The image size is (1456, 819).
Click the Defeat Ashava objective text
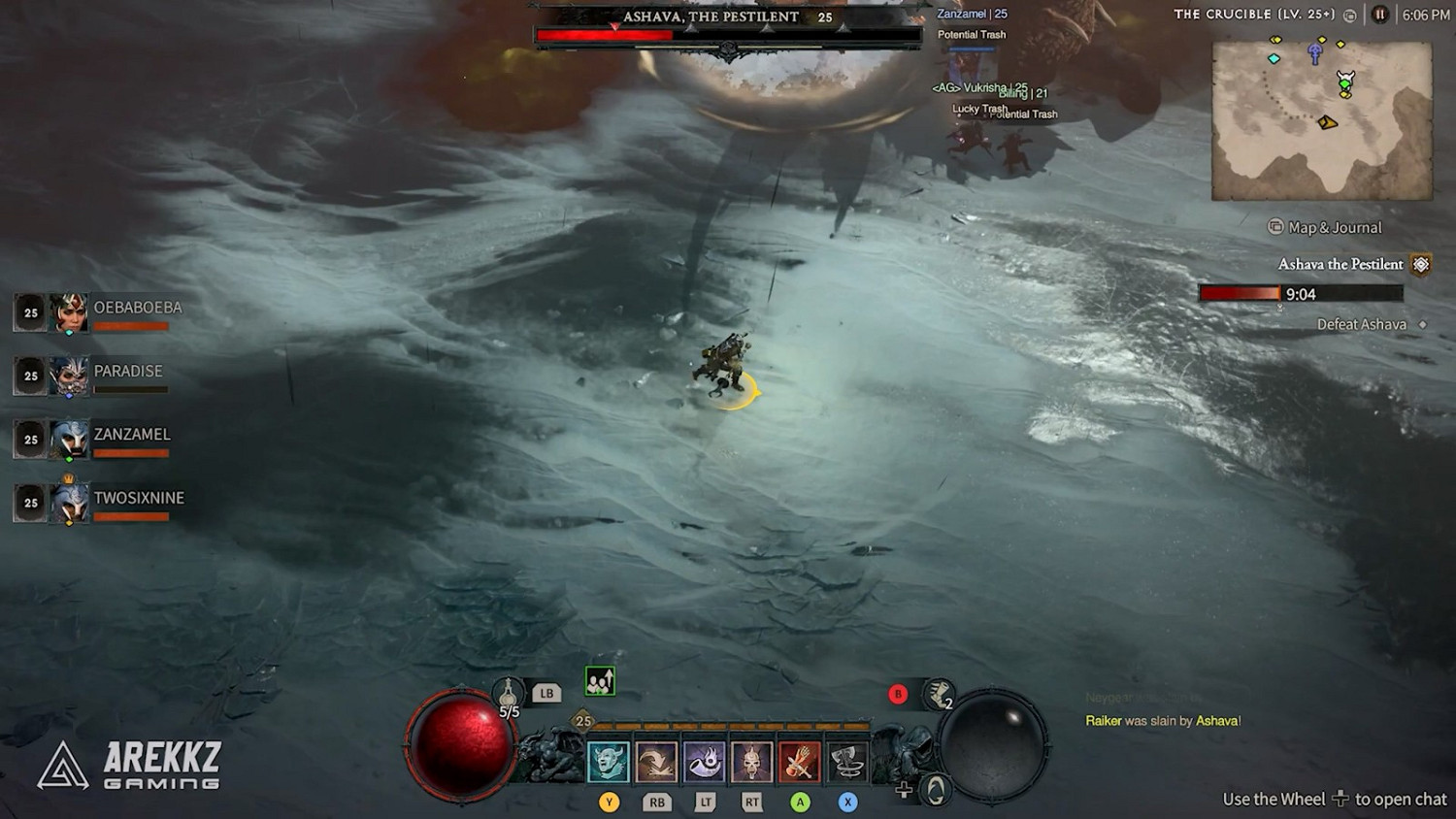[1362, 324]
